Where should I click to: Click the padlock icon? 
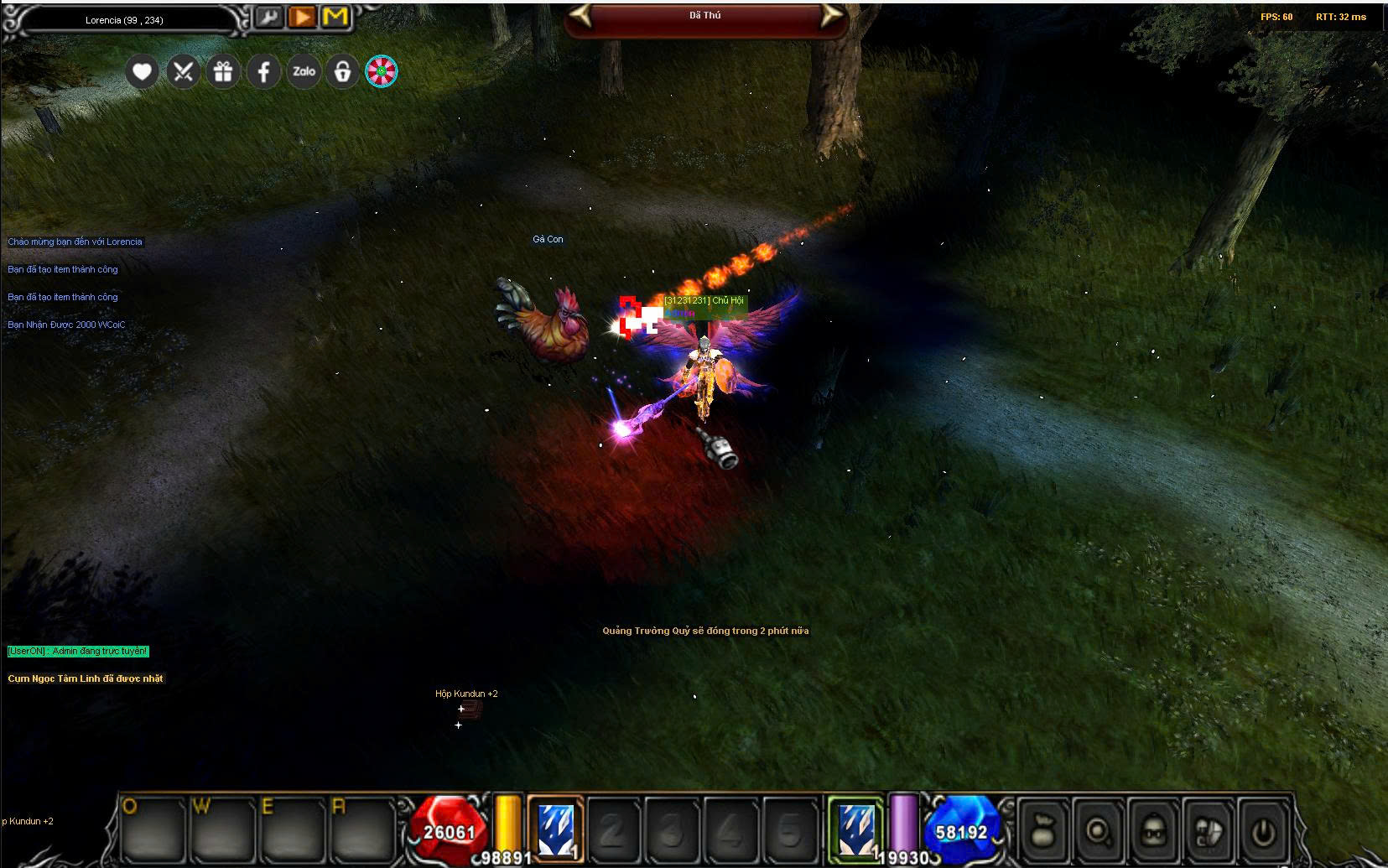point(342,72)
